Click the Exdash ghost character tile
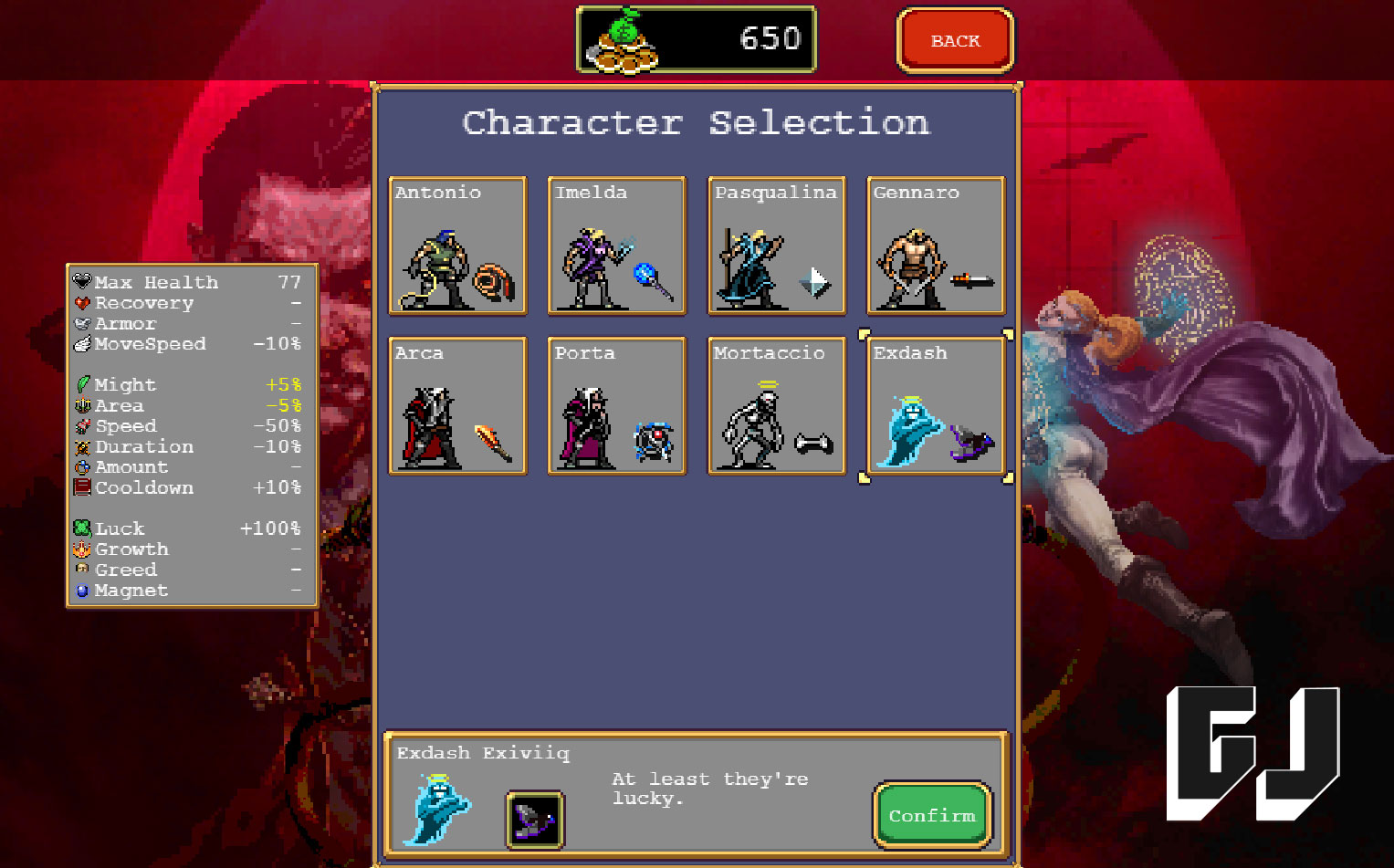Viewport: 1394px width, 868px height. coord(936,406)
